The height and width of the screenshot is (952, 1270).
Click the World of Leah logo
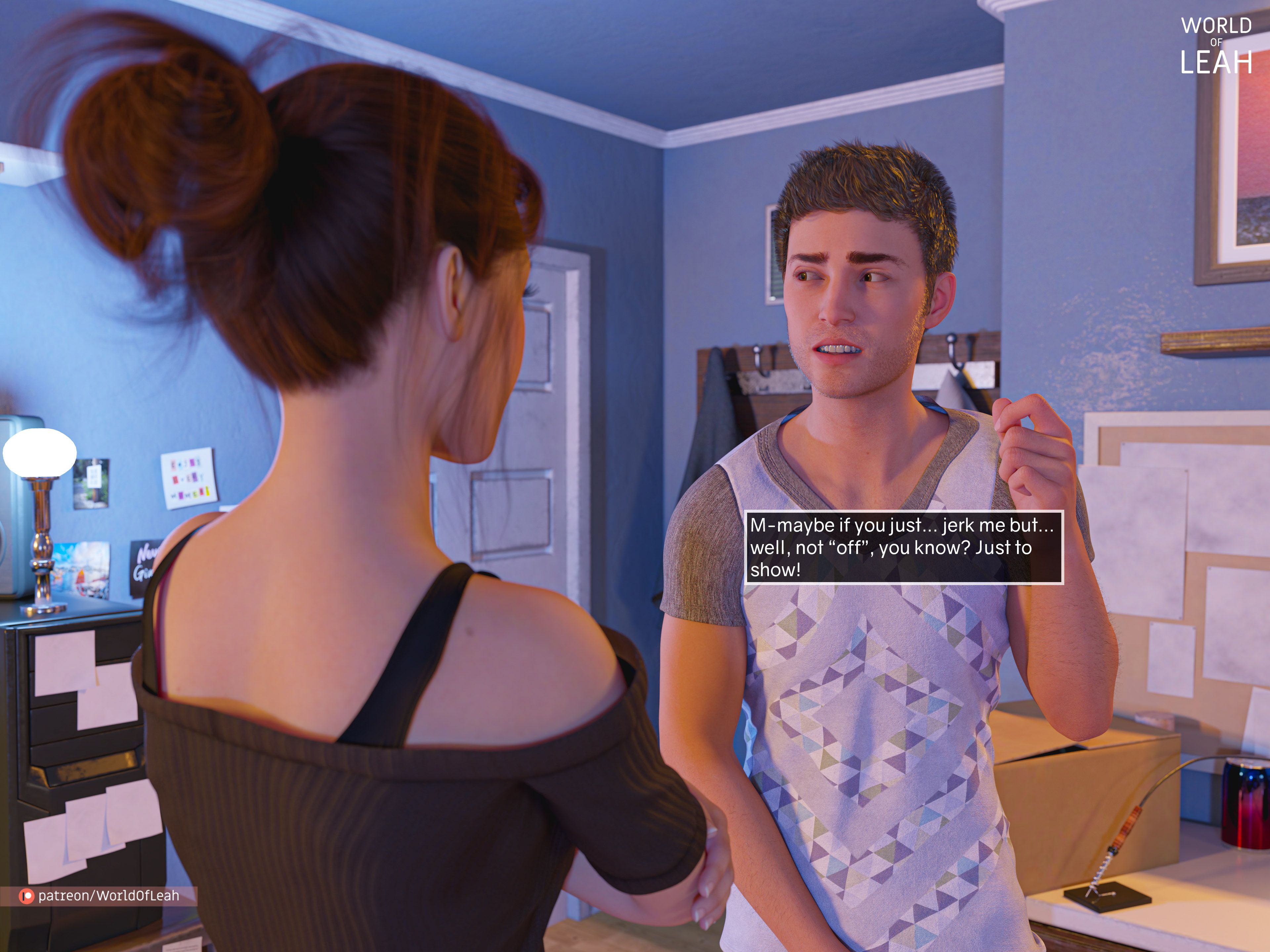click(x=1215, y=46)
